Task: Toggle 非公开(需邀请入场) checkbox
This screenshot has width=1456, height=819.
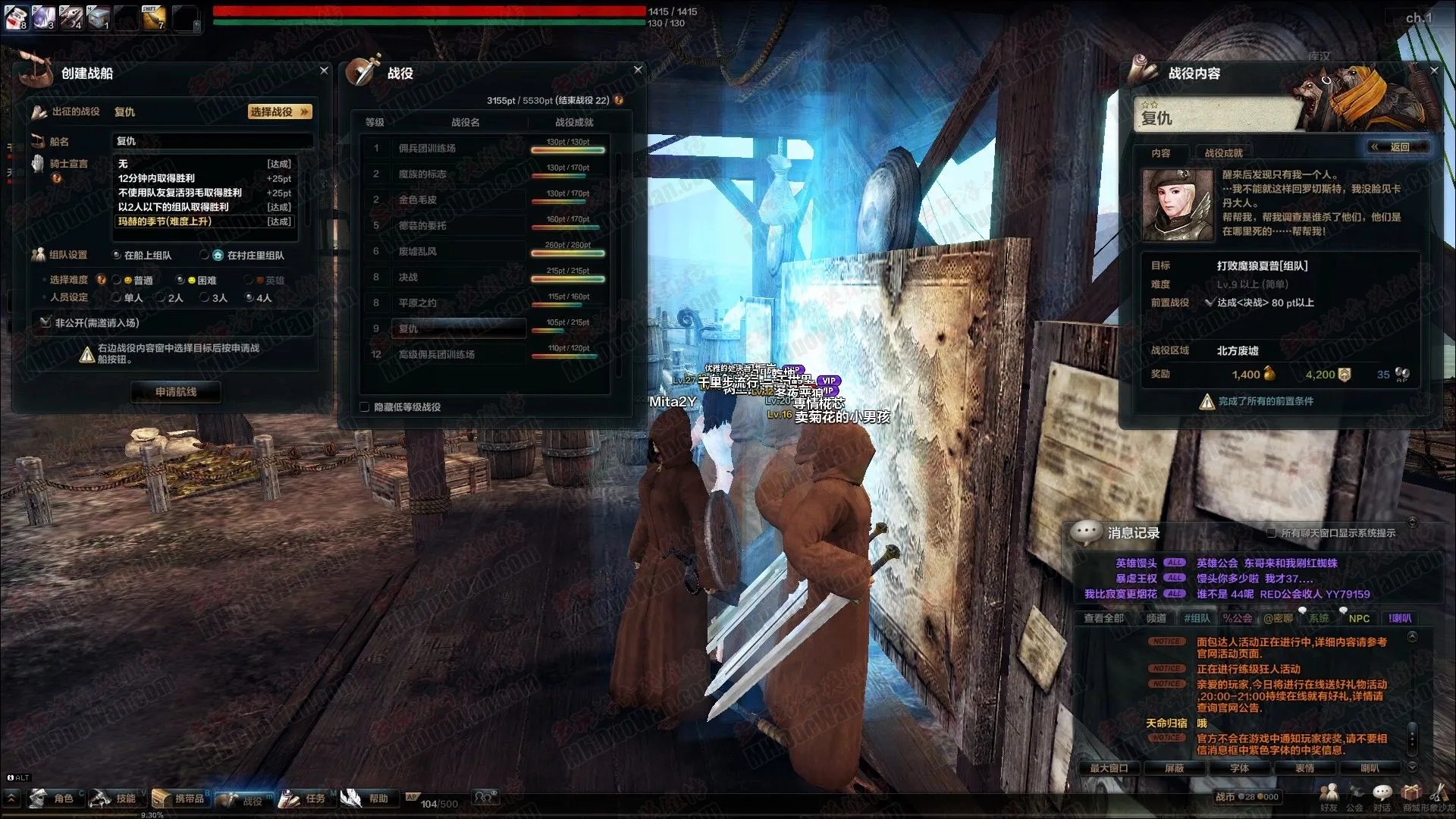Action: tap(45, 323)
